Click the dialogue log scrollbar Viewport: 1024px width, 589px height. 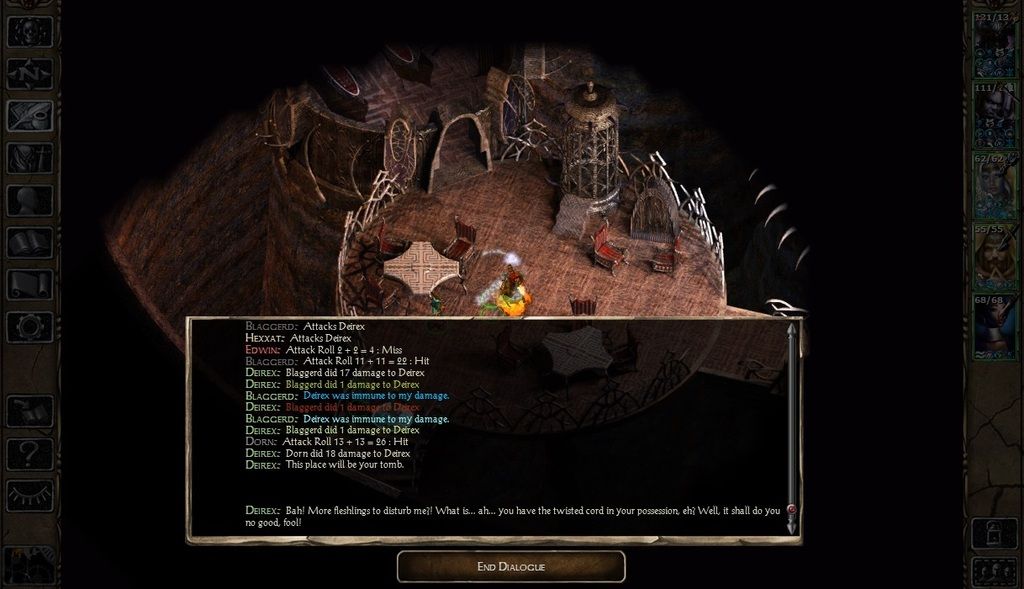(792, 420)
